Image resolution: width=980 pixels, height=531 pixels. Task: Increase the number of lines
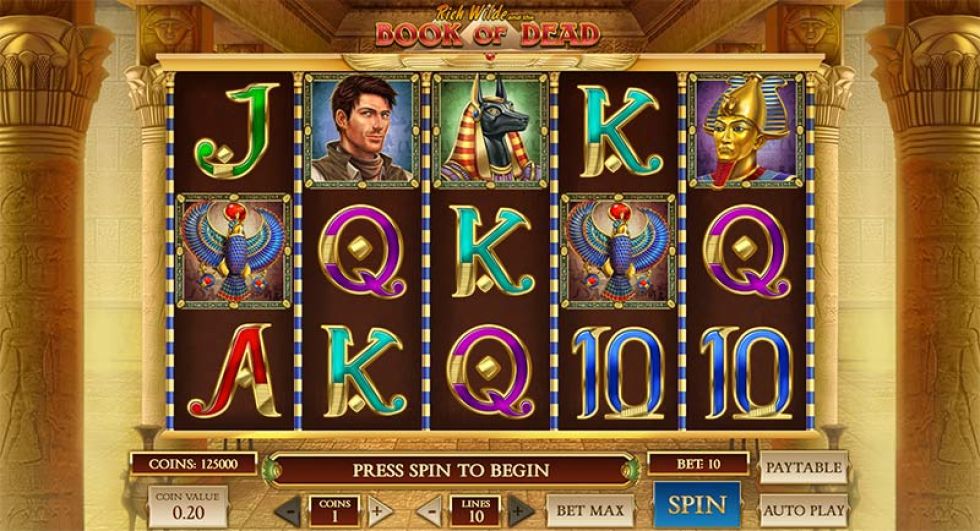pos(521,510)
